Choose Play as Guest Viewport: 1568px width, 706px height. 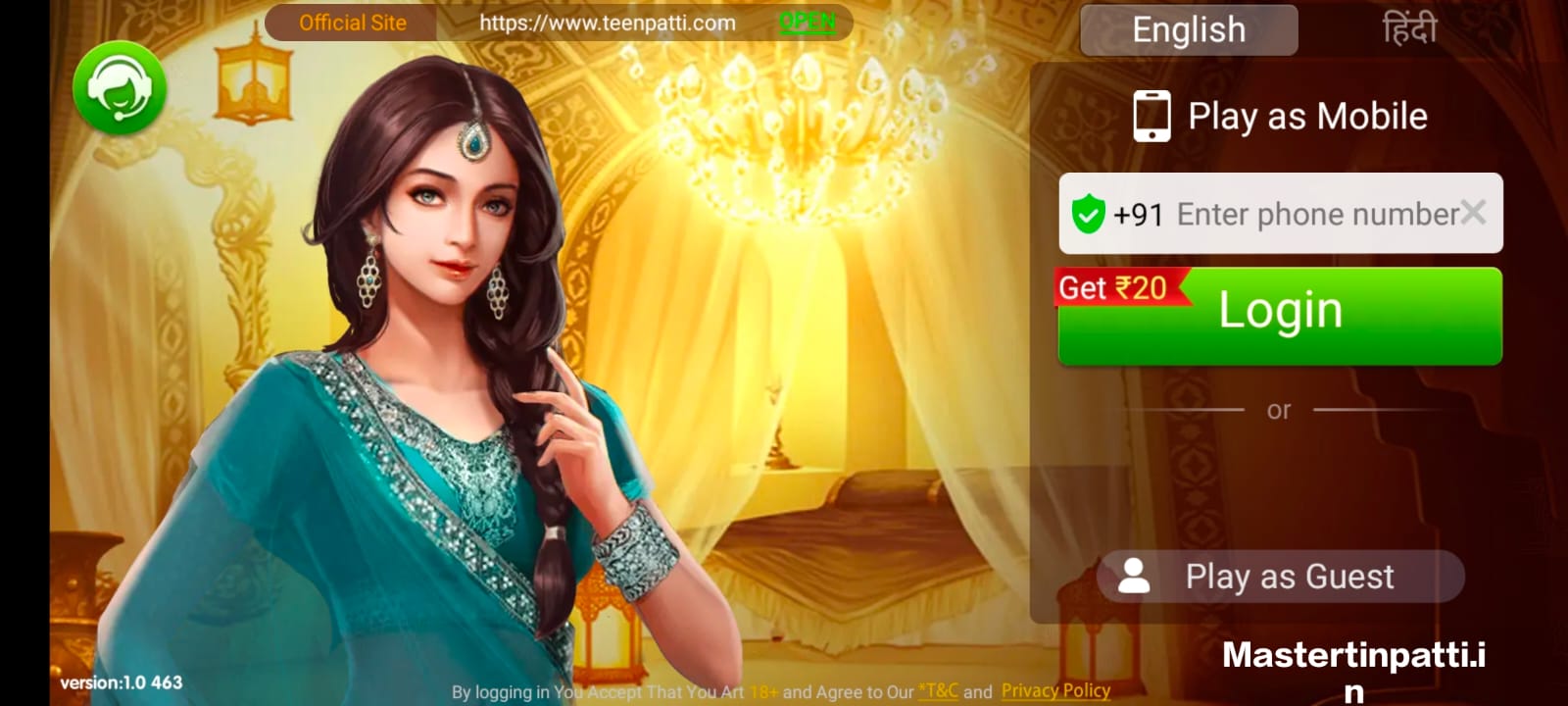pos(1280,577)
